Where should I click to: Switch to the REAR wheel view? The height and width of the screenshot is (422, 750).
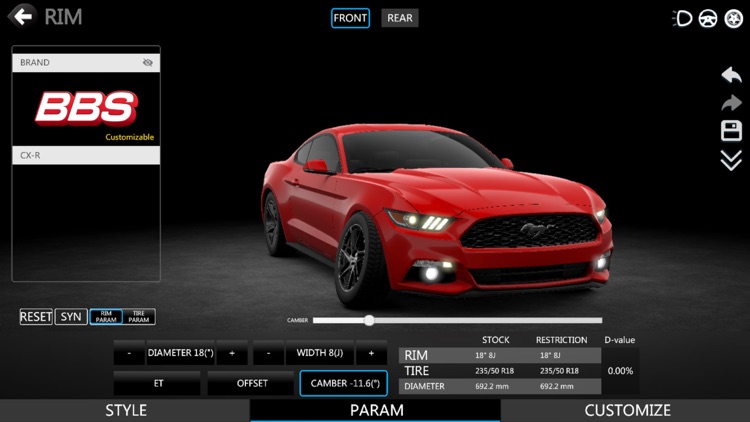(400, 18)
